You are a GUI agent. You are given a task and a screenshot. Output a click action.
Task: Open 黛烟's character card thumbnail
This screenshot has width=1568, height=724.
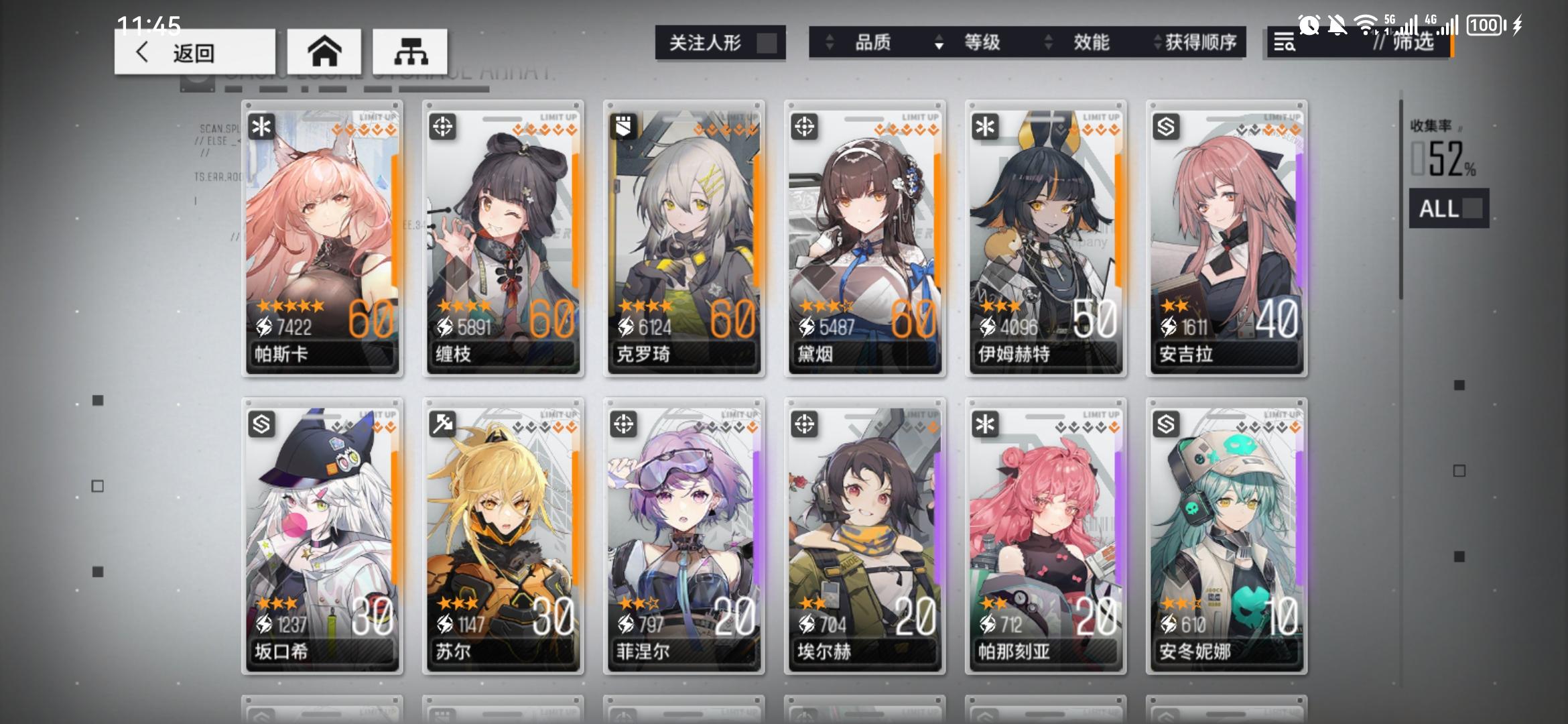864,238
